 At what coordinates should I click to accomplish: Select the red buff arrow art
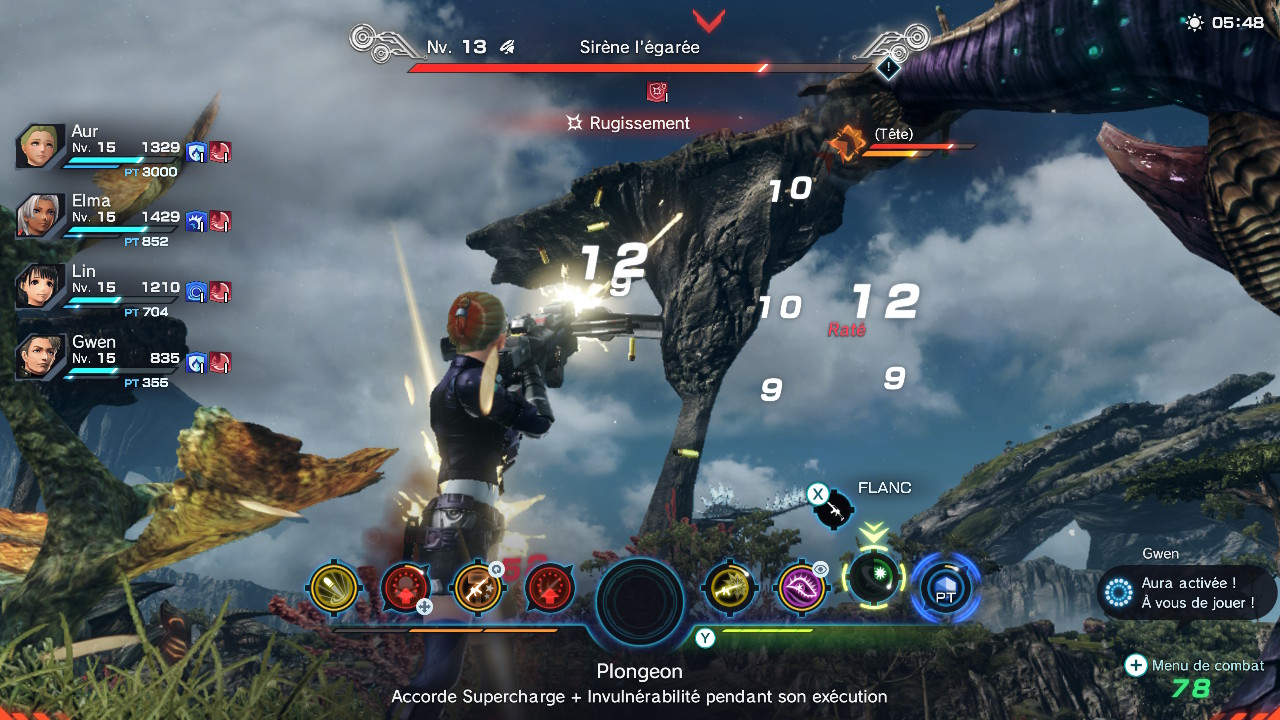(548, 589)
